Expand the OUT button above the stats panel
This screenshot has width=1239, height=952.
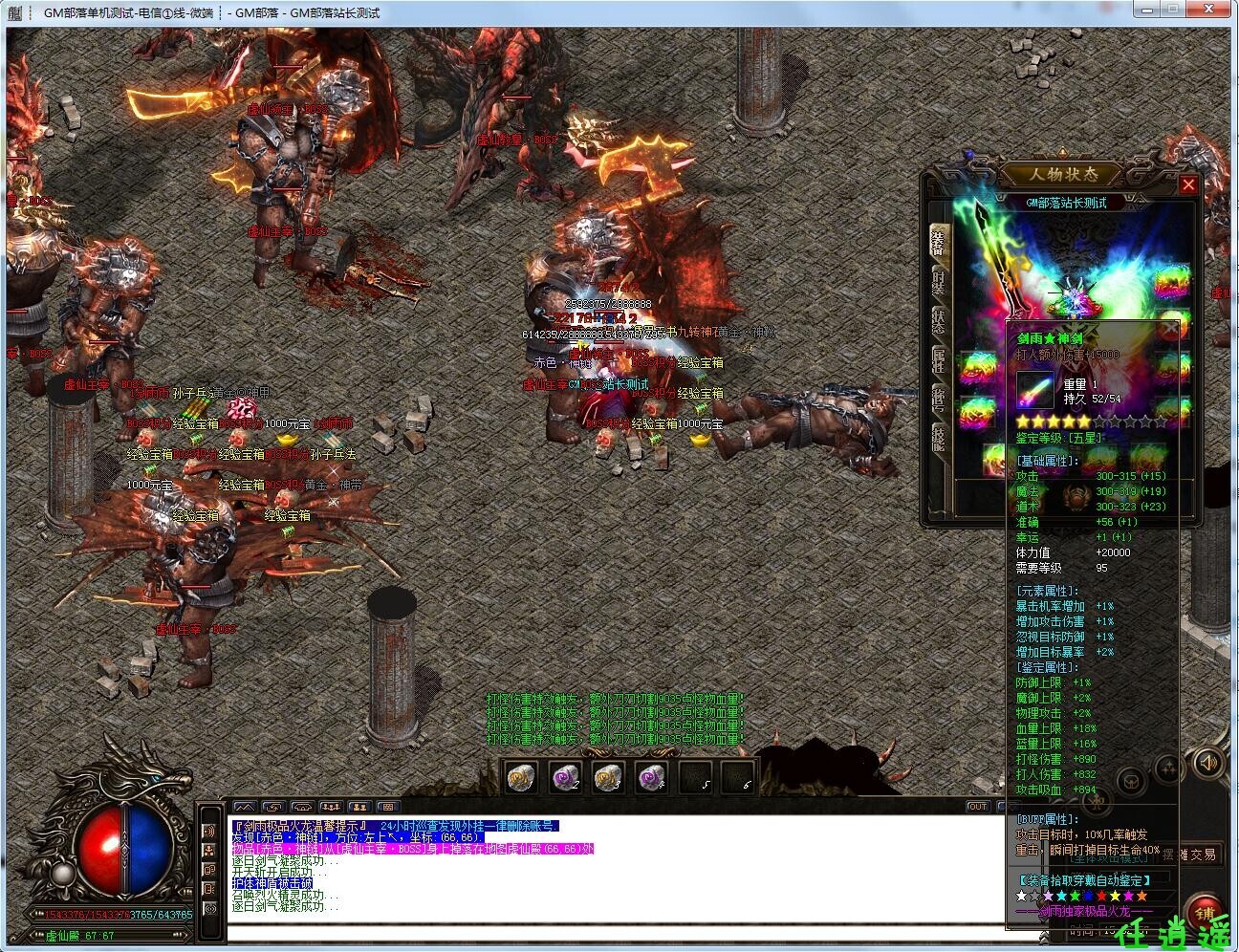pos(978,807)
